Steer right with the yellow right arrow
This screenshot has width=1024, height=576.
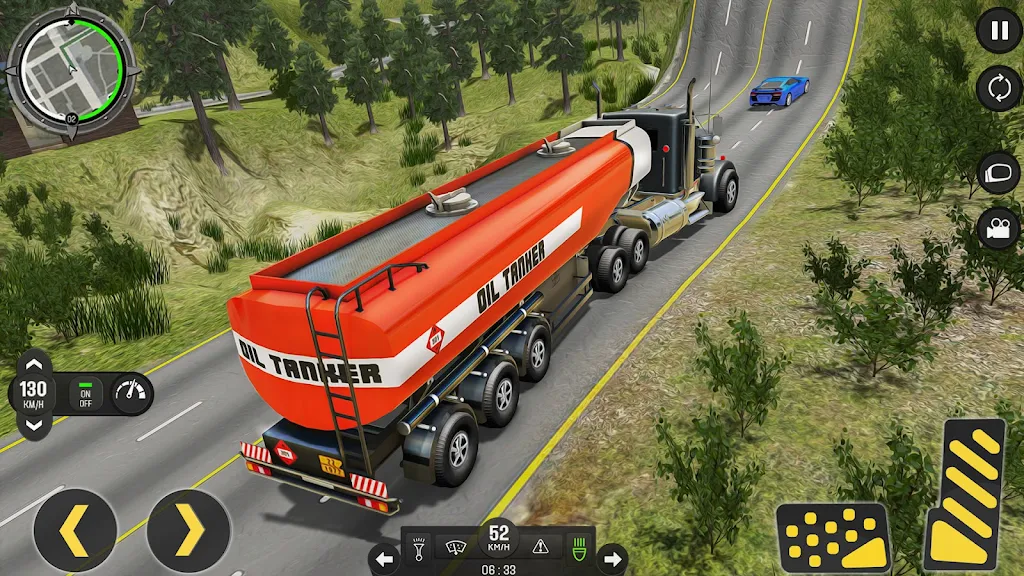point(189,530)
